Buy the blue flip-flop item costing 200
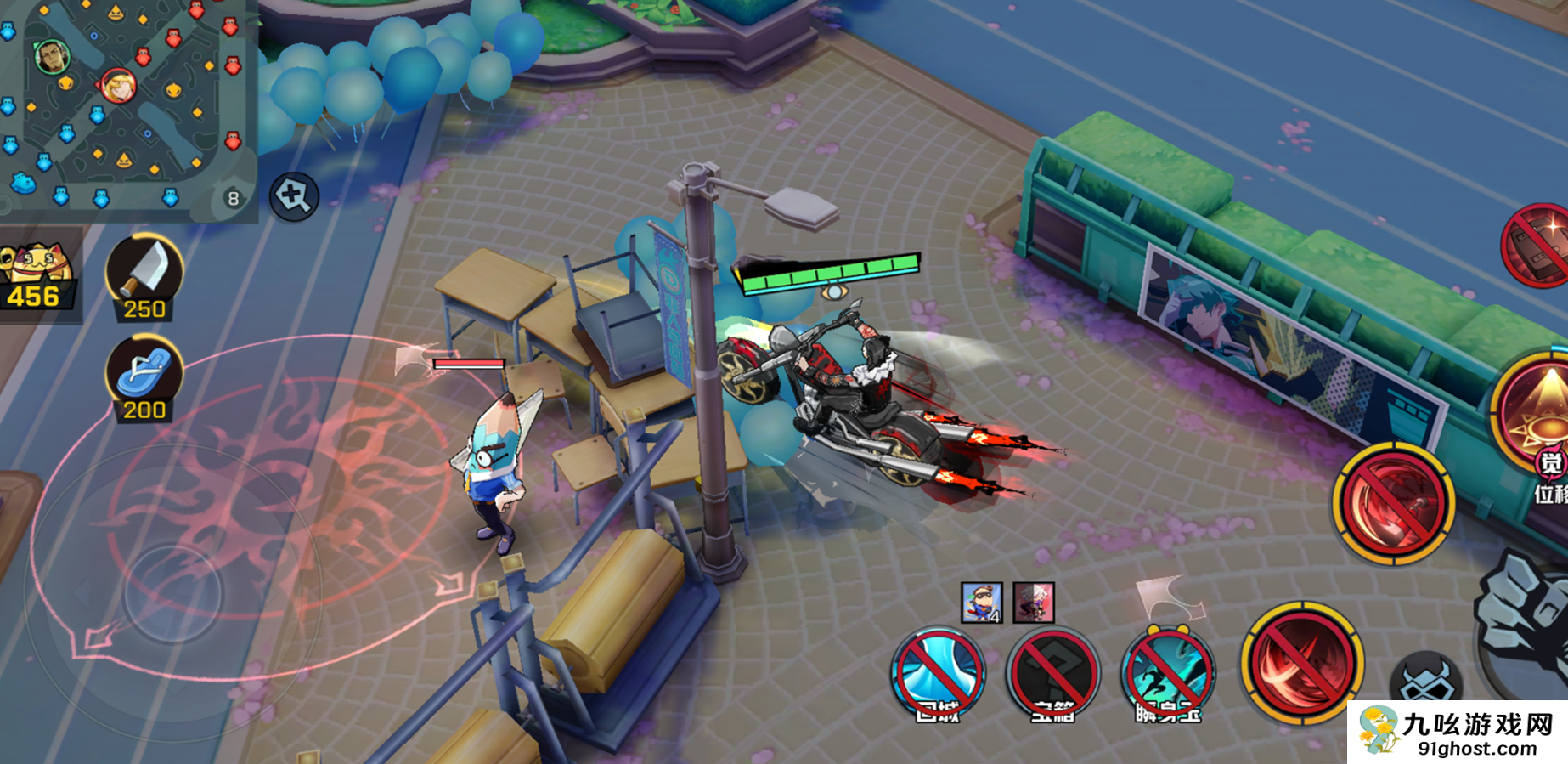This screenshot has width=1568, height=764. (x=144, y=378)
